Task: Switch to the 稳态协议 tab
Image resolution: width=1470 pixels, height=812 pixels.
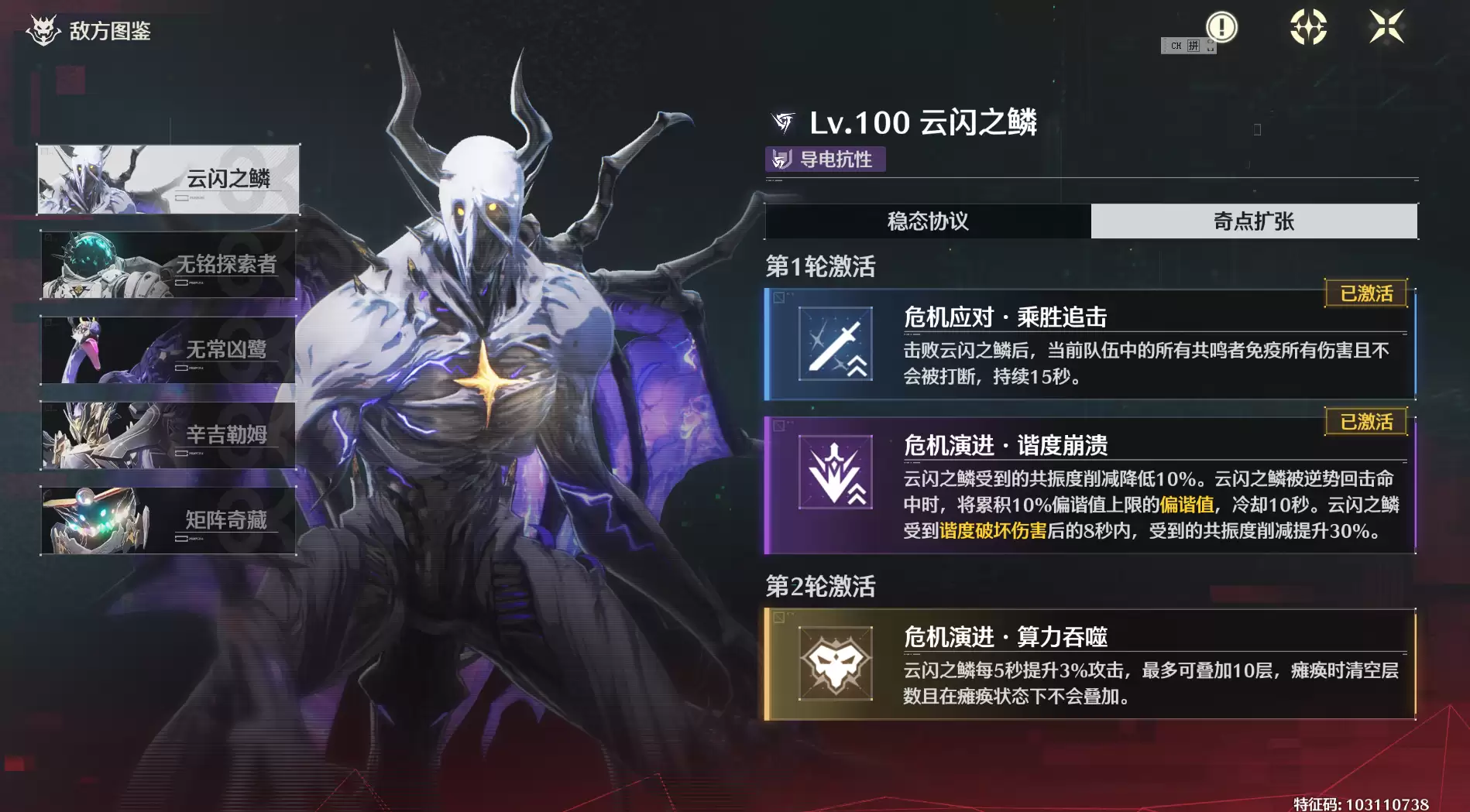Action: pyautogui.click(x=927, y=221)
